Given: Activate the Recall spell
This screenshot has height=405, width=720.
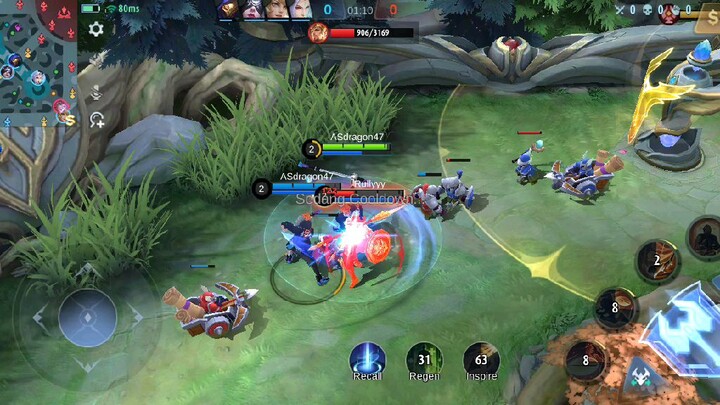Looking at the screenshot, I should [x=368, y=360].
